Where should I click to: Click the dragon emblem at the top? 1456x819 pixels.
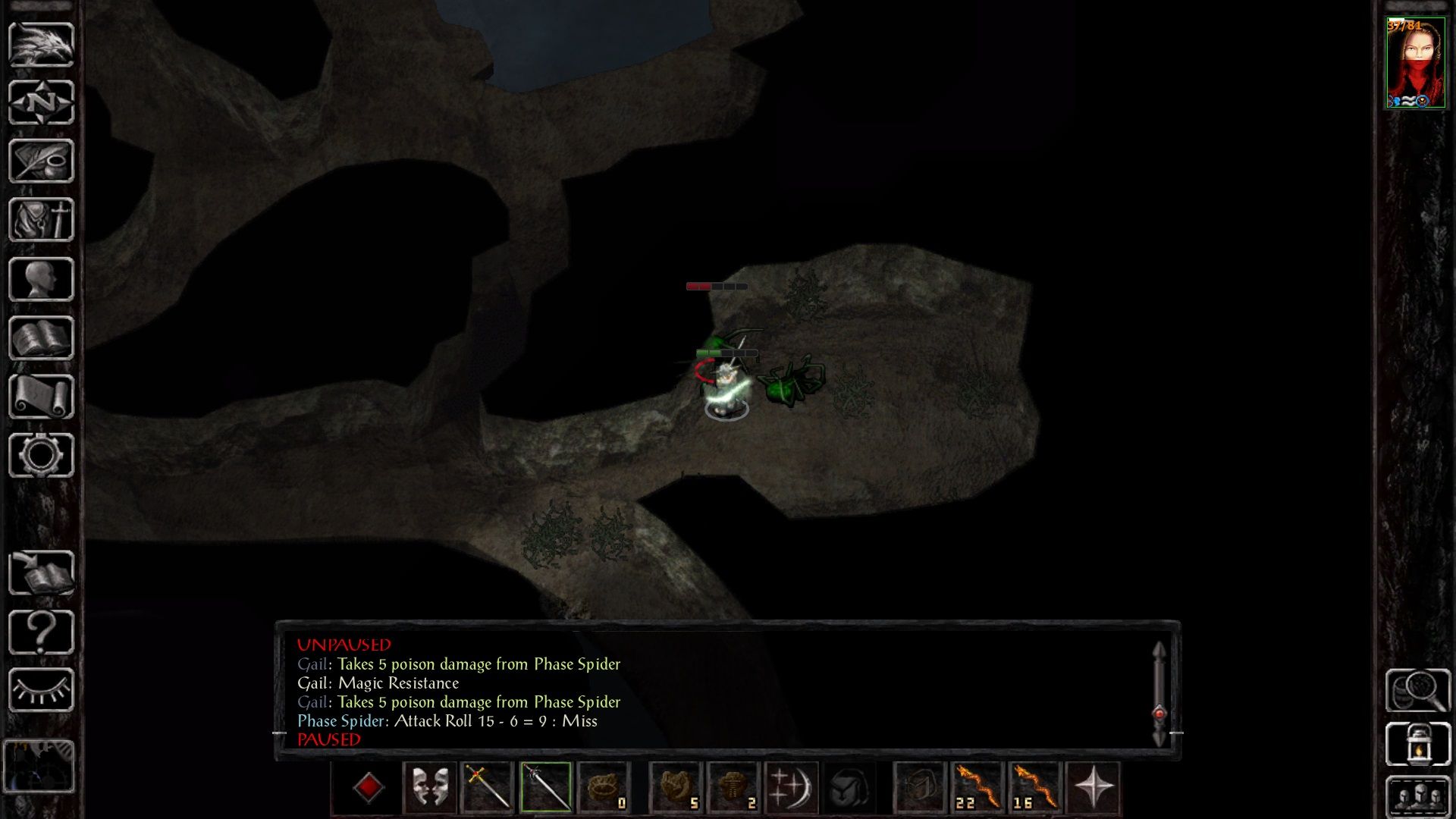(42, 45)
